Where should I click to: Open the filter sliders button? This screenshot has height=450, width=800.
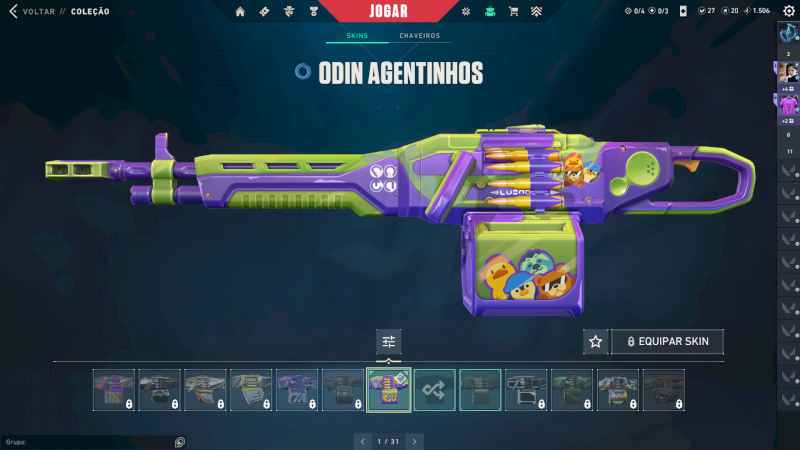click(x=389, y=342)
